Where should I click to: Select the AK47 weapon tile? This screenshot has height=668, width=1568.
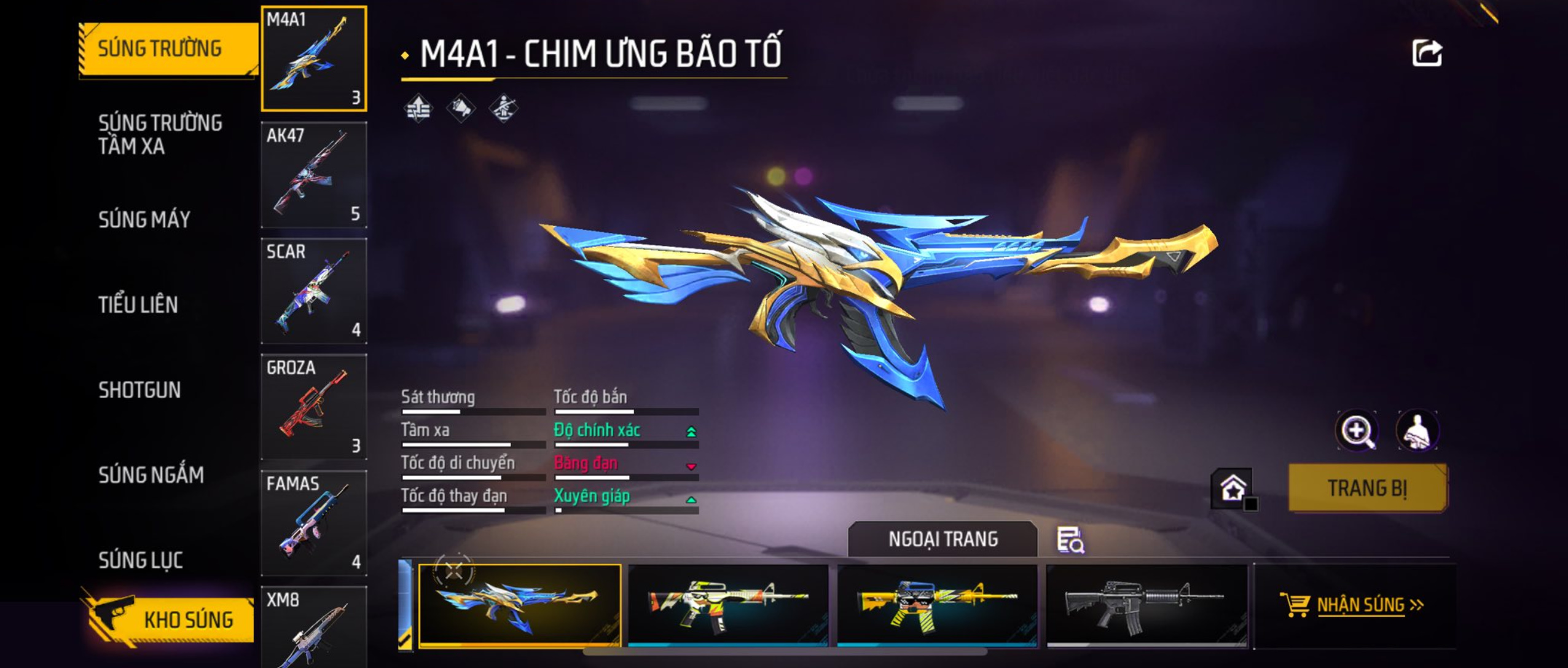pyautogui.click(x=314, y=175)
